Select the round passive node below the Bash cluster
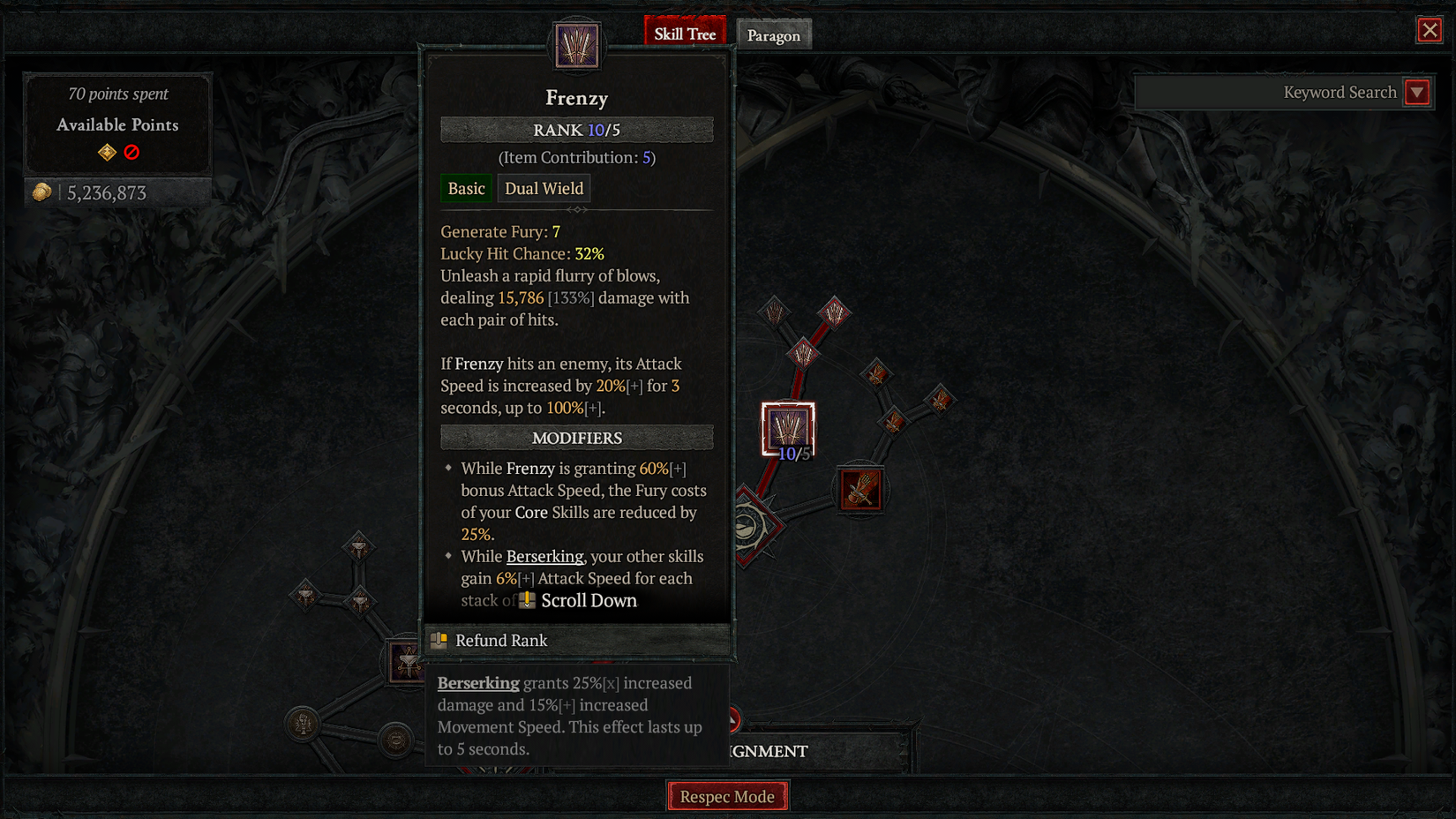Screen dimensions: 1456x819 (303, 722)
